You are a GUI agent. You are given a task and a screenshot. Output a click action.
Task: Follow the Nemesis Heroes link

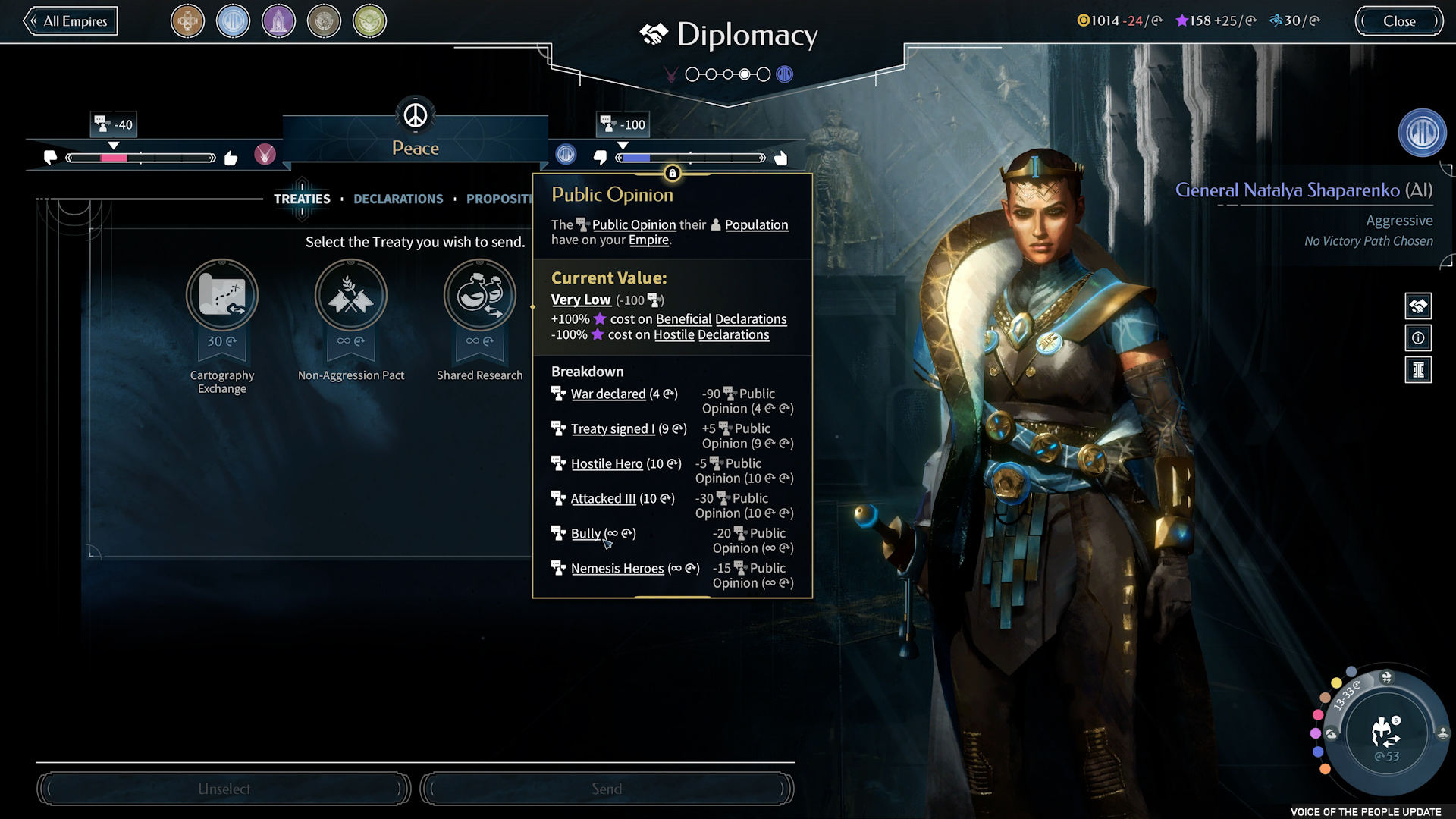[617, 569]
